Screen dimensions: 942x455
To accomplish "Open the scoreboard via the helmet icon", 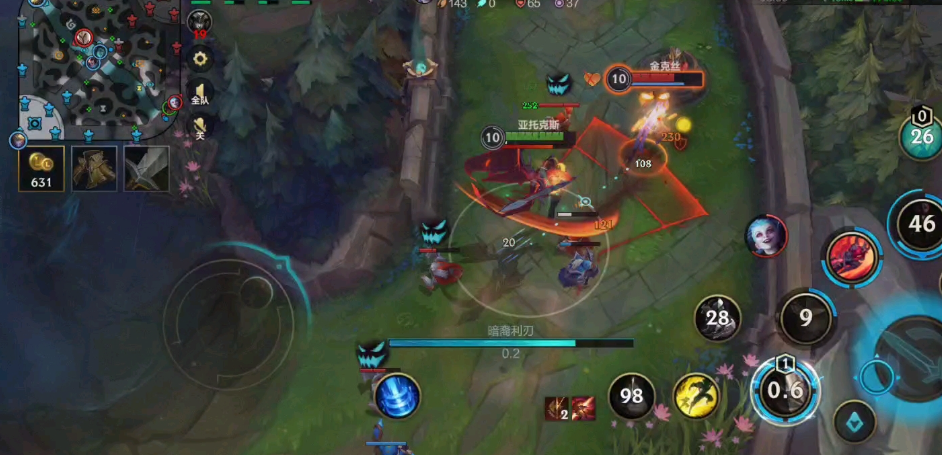I will click(200, 22).
